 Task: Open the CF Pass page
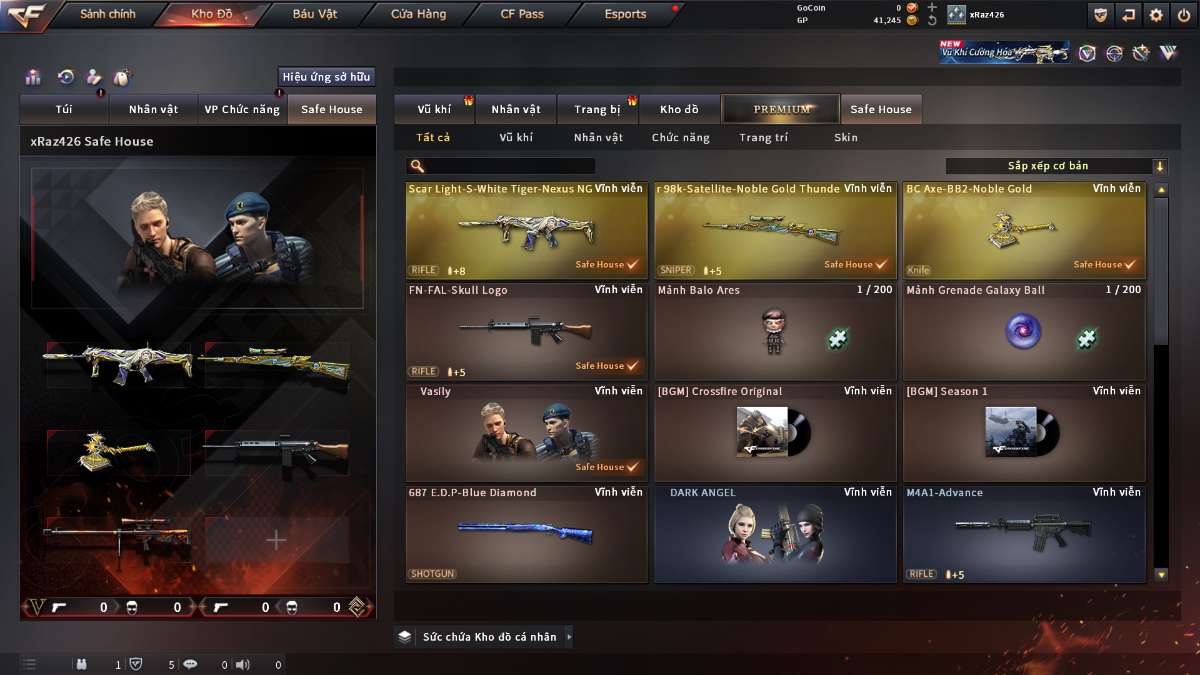click(x=522, y=15)
